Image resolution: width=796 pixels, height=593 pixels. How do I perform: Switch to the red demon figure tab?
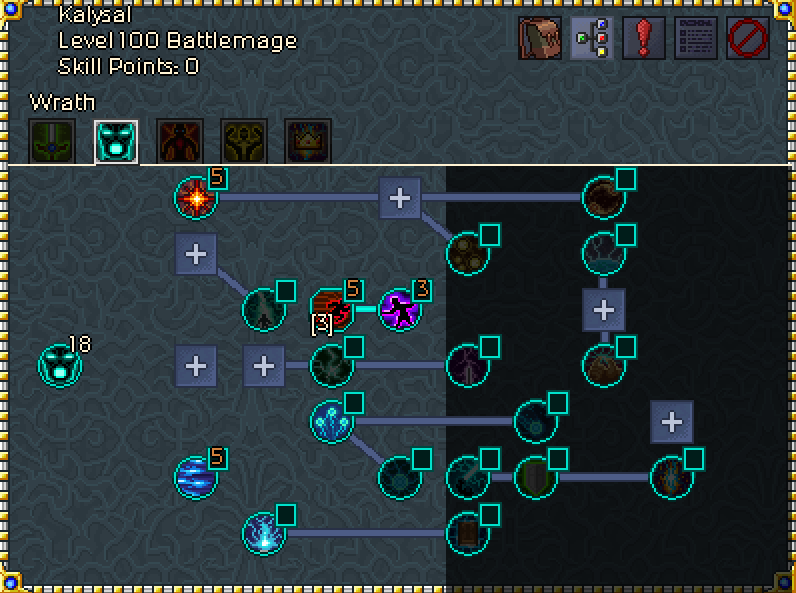(x=180, y=141)
